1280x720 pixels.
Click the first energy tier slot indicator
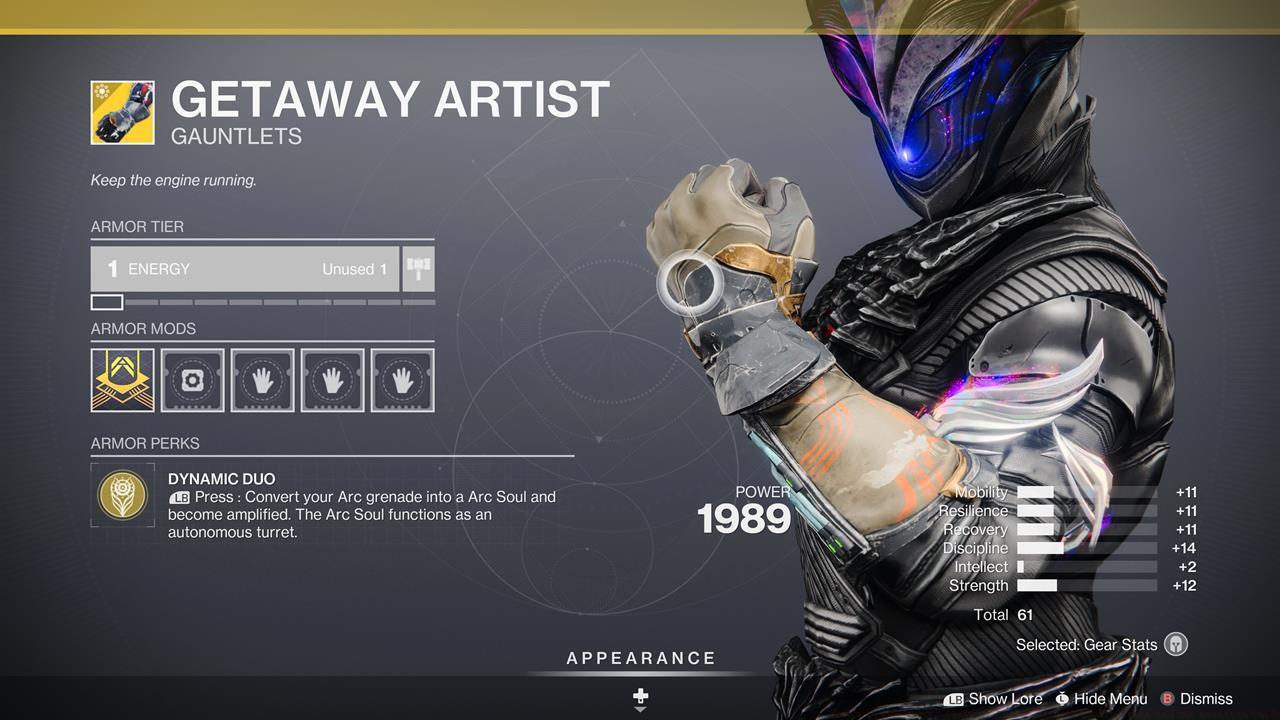(x=106, y=301)
